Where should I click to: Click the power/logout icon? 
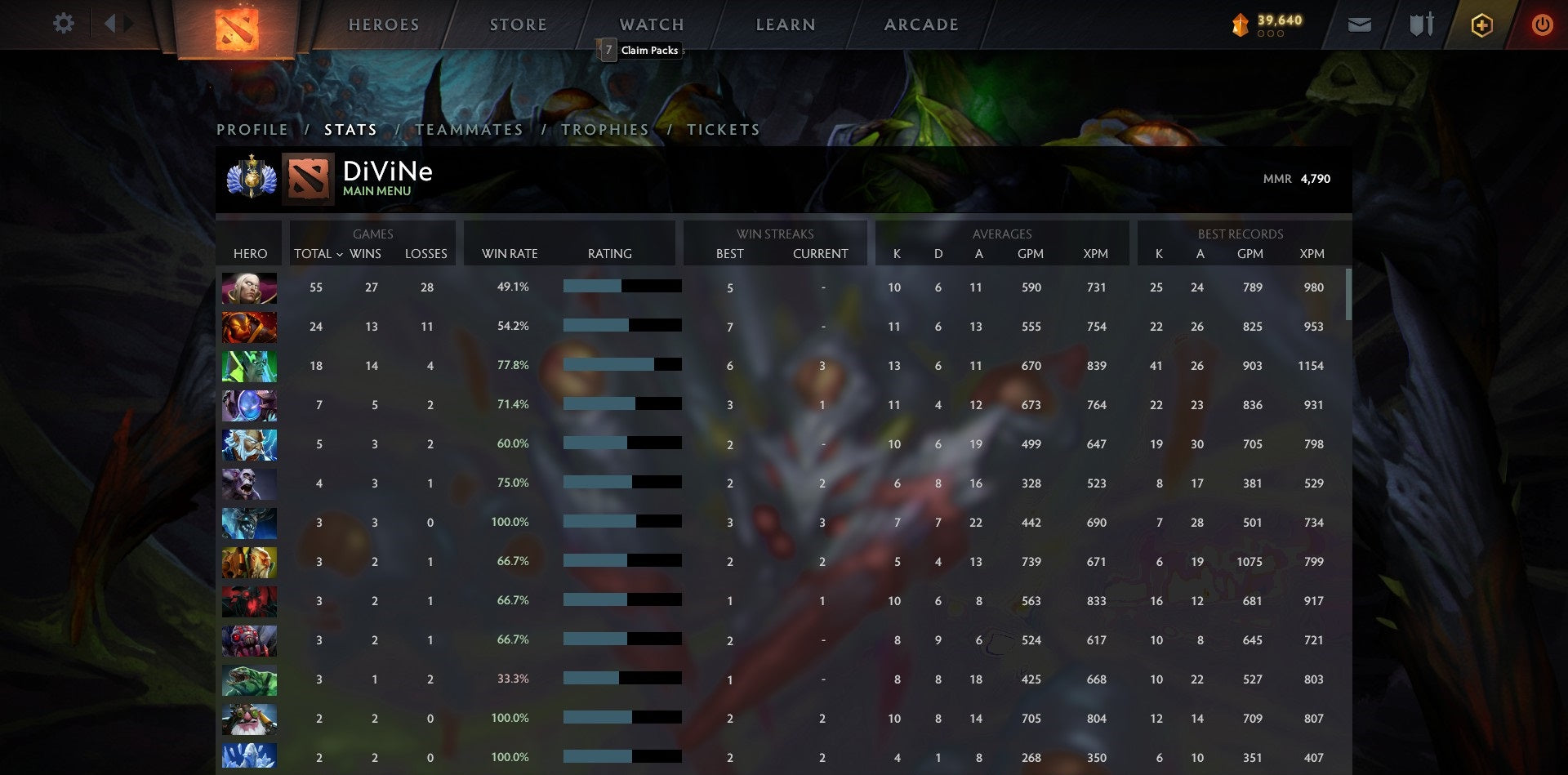[x=1543, y=24]
